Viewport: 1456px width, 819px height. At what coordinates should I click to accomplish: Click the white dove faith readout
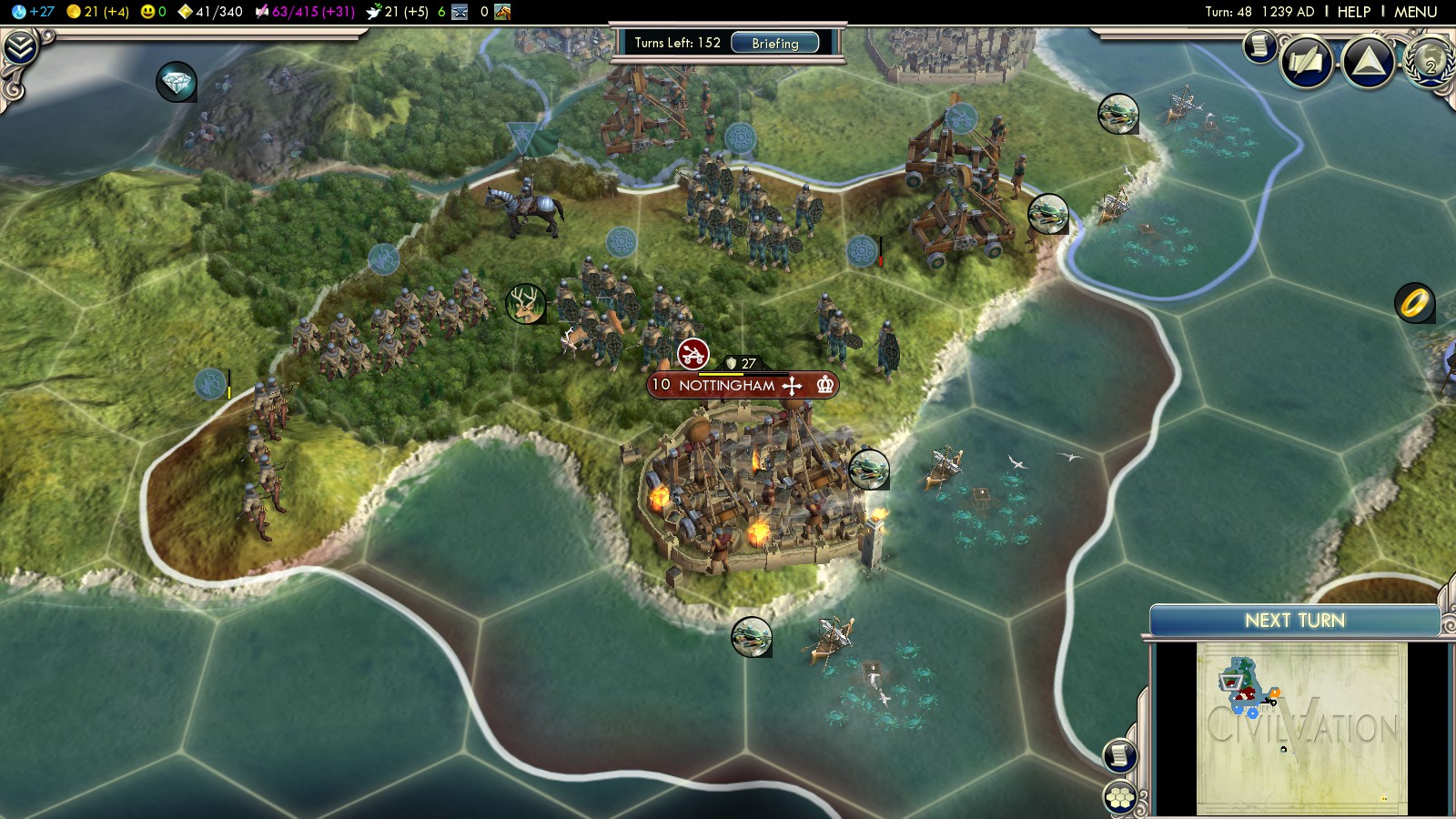[x=396, y=12]
